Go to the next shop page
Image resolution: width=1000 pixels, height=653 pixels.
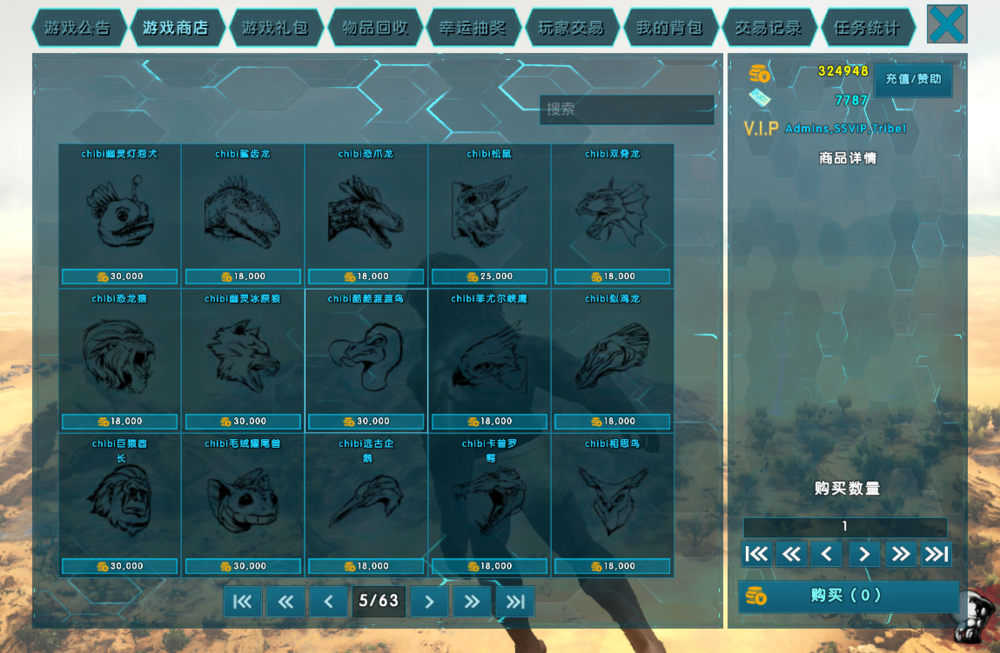pos(429,601)
